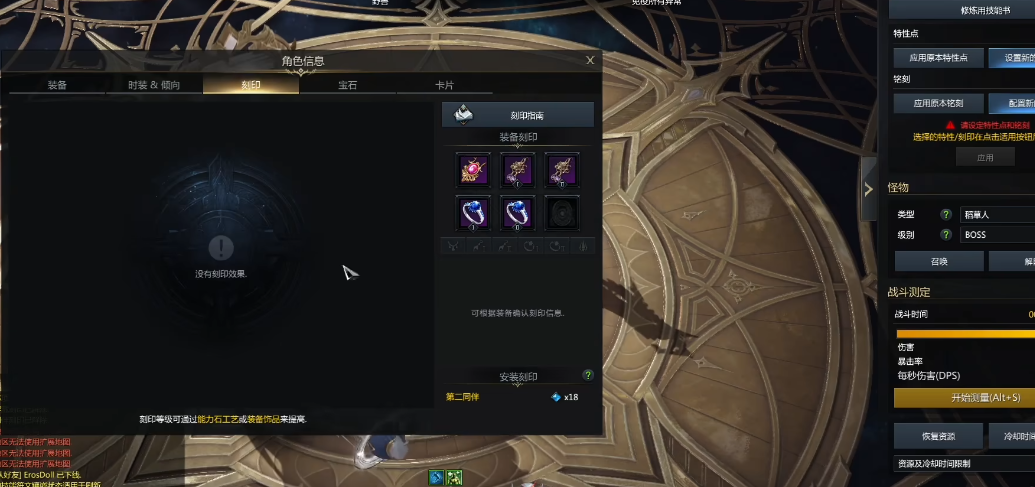Close the 角色信息 character info window
This screenshot has width=1035, height=487.
590,61
